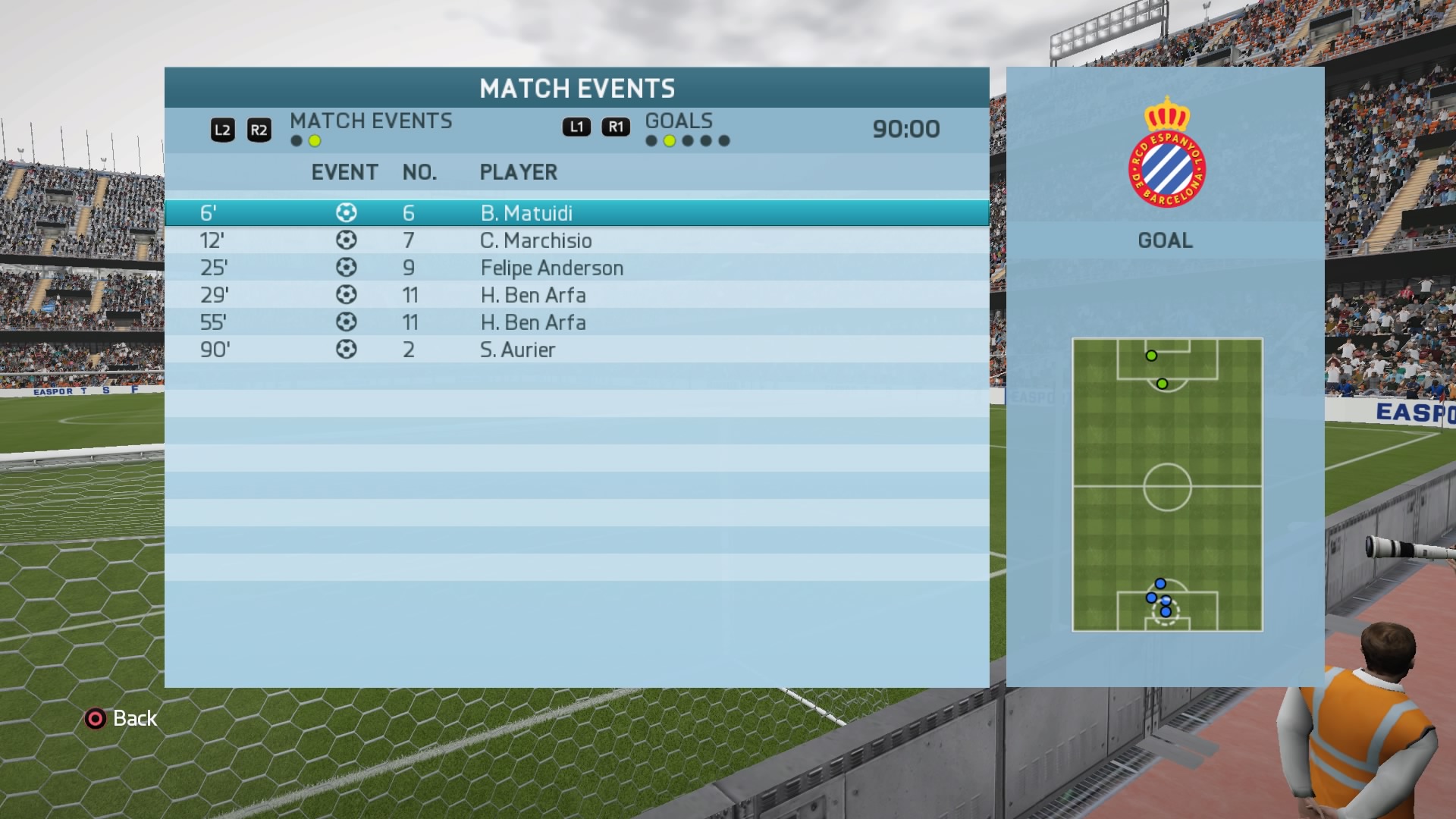Select H. Ben Arfa's 55' goal
This screenshot has height=819, width=1456.
[x=576, y=322]
